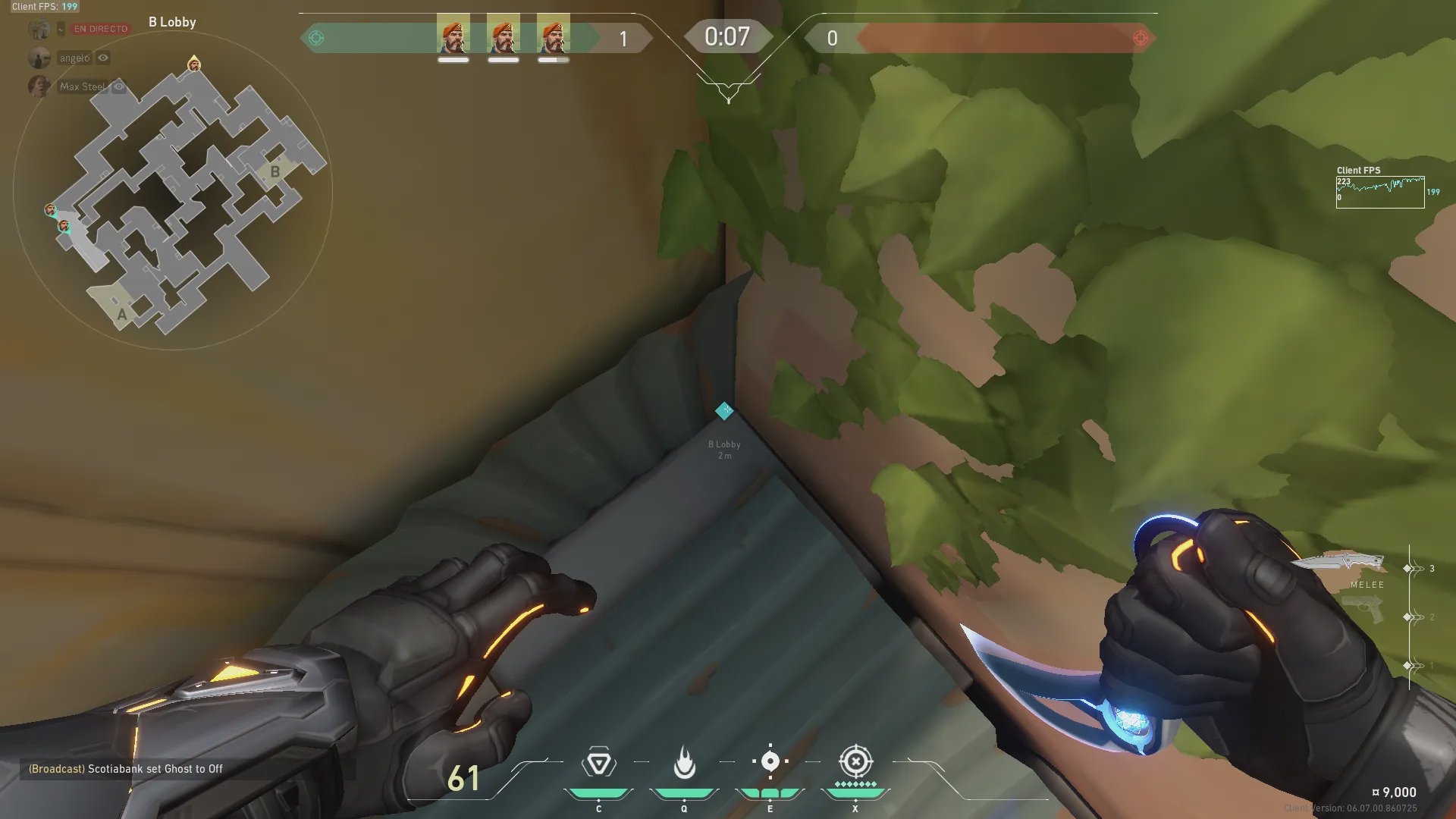Screen dimensions: 1456x819
Task: Click the EN DIRECTO live badge
Action: click(x=100, y=29)
